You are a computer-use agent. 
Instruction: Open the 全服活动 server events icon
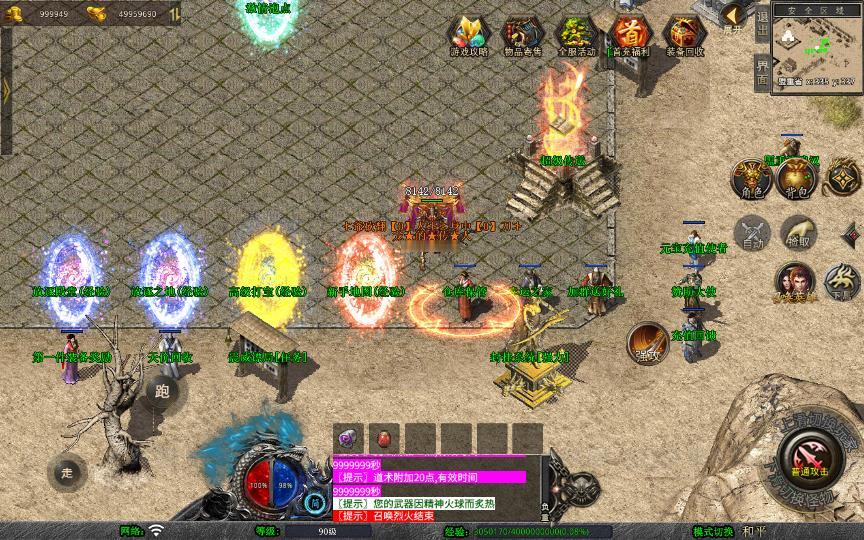(574, 35)
